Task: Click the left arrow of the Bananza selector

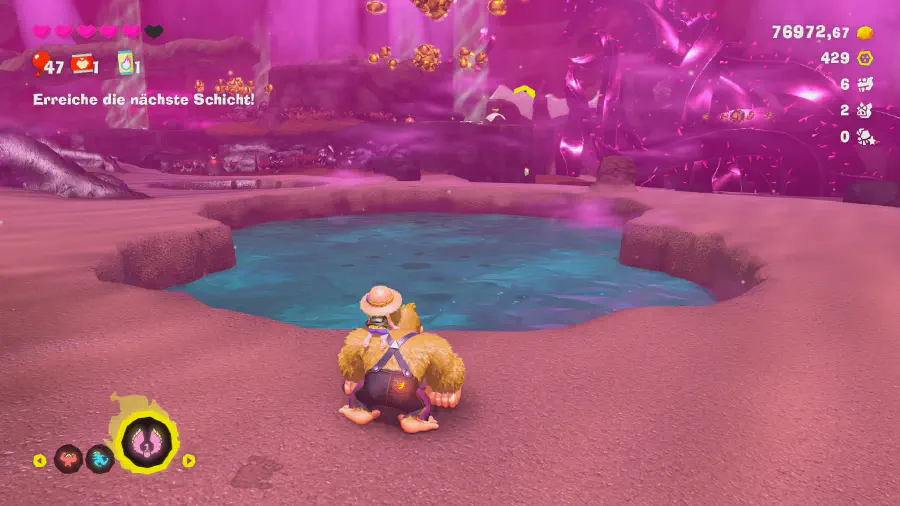Action: [40, 461]
